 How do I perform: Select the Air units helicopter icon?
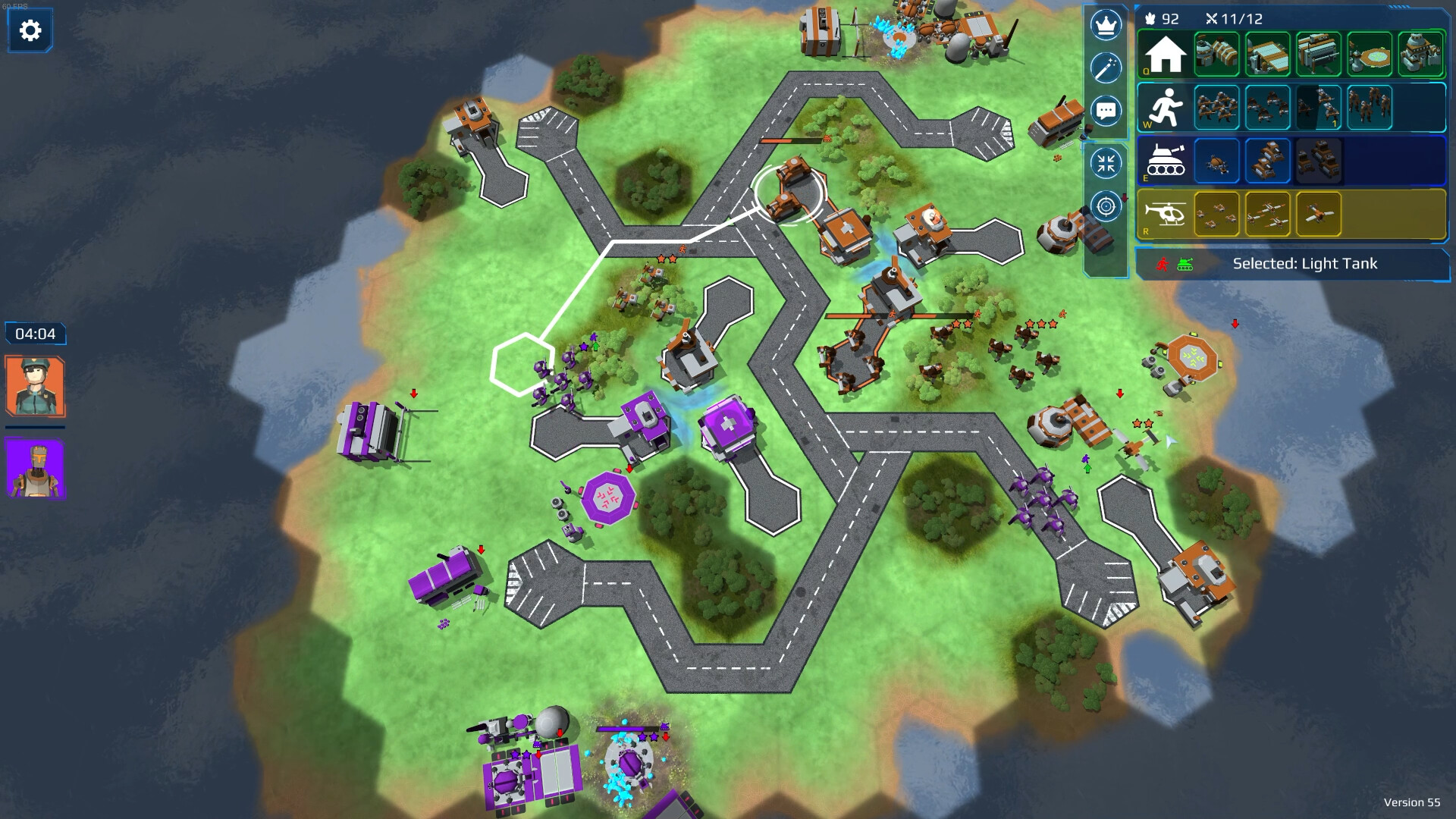(1168, 214)
